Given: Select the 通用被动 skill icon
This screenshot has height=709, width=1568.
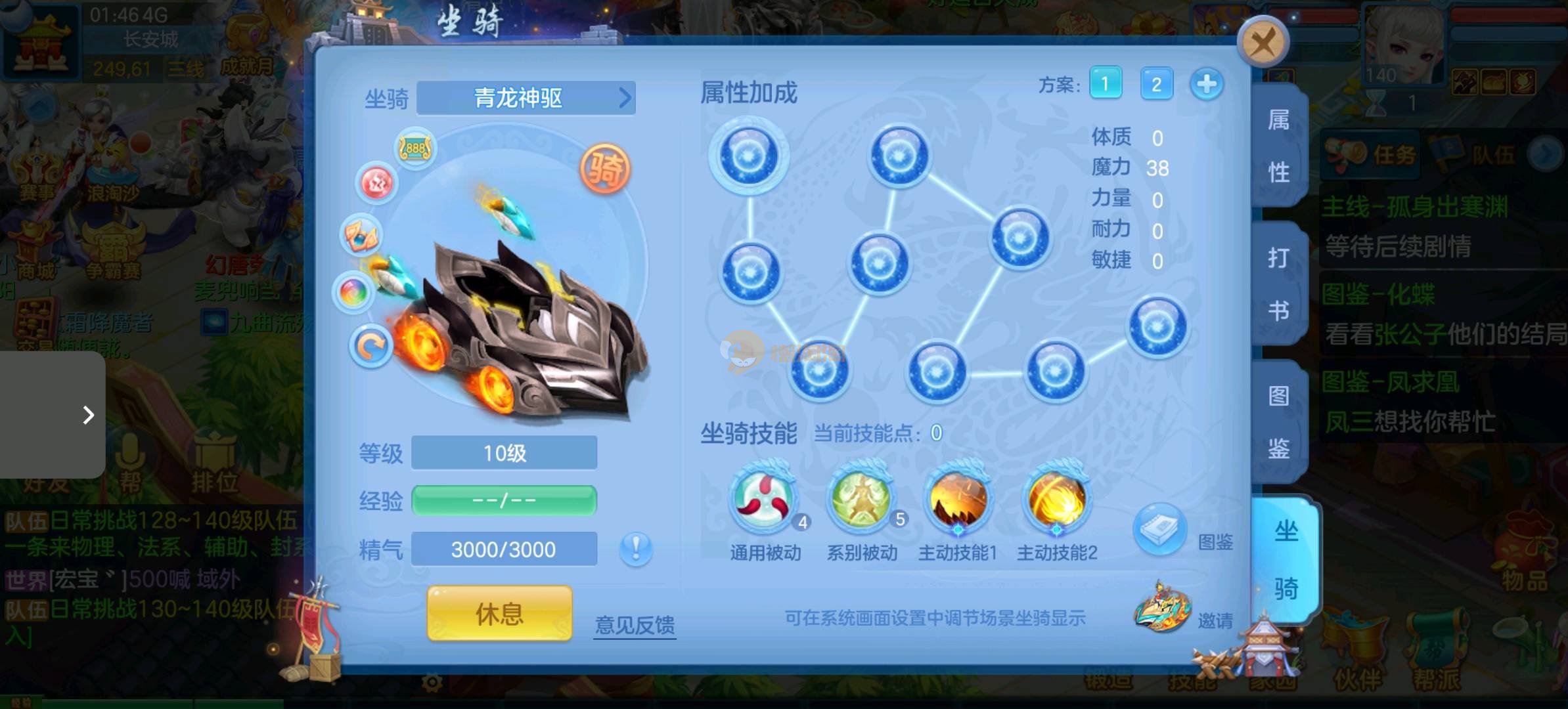Looking at the screenshot, I should pos(765,500).
